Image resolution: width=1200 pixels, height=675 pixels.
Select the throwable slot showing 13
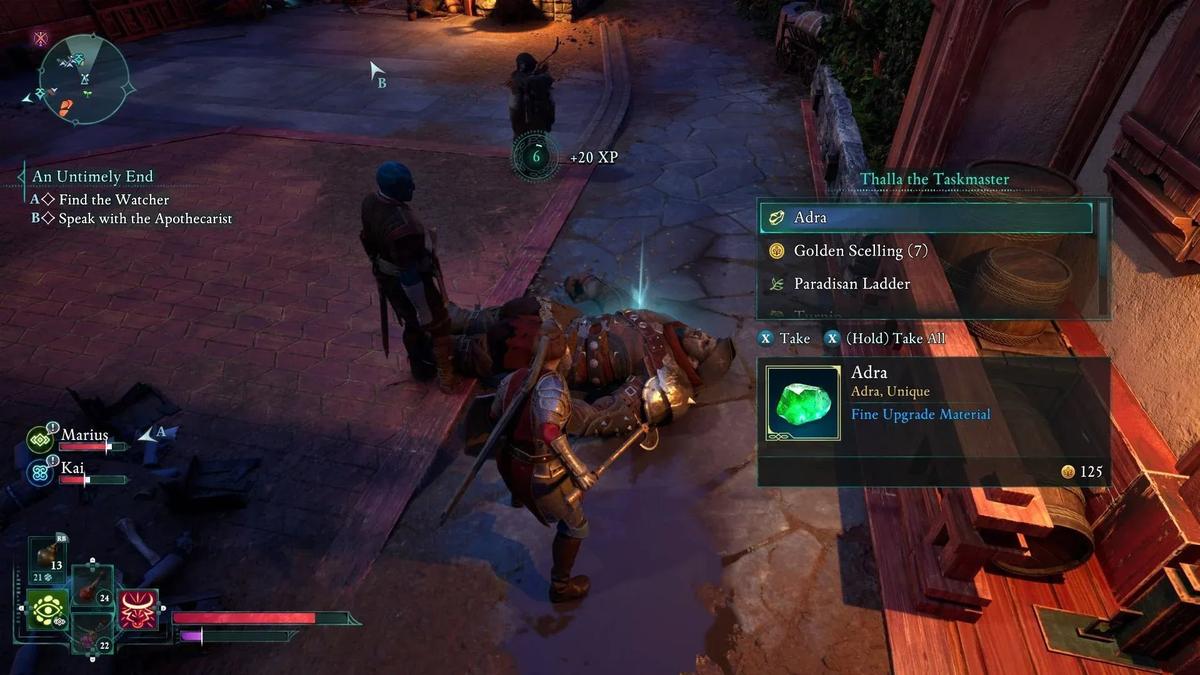click(47, 560)
